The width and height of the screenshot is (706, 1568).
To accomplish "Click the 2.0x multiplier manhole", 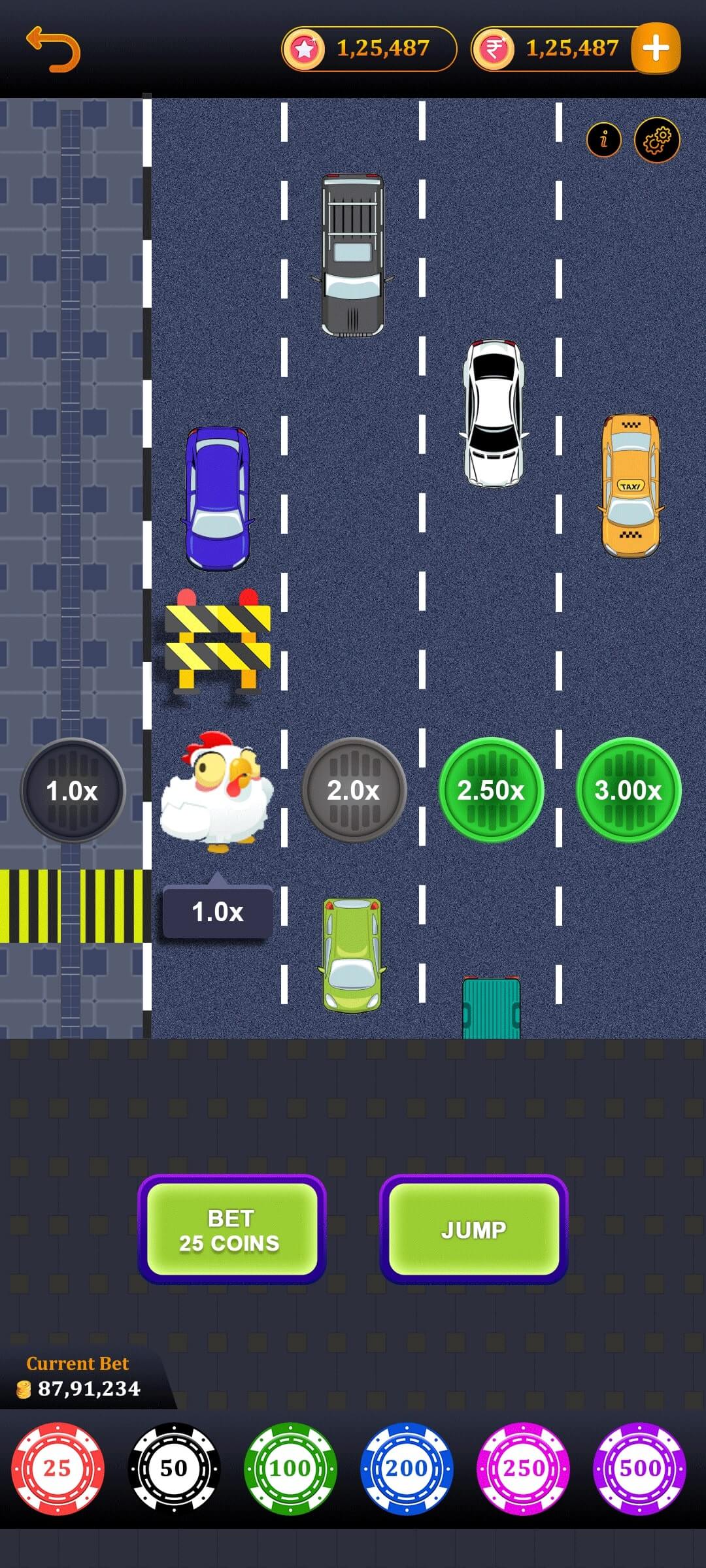I will 354,791.
